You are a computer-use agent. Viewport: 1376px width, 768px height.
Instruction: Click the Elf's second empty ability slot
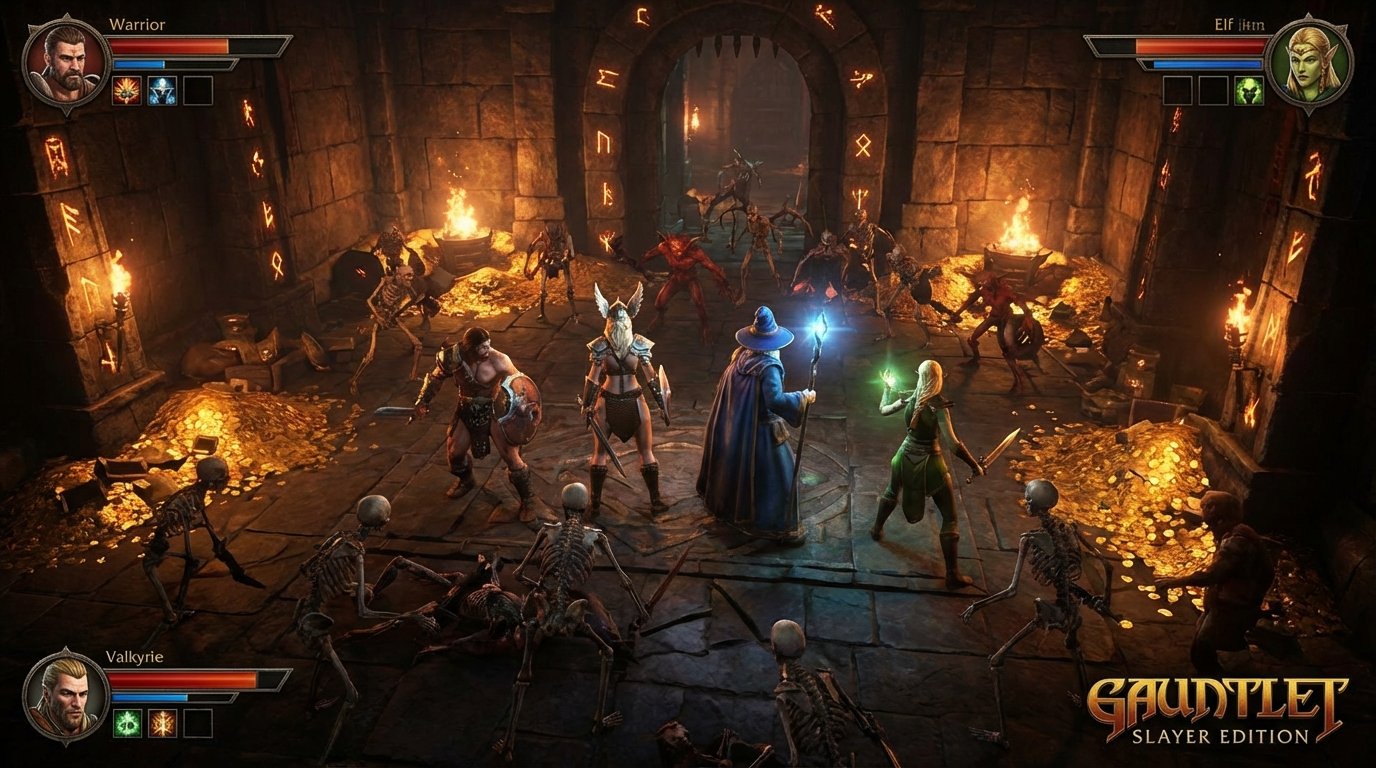pos(1213,90)
